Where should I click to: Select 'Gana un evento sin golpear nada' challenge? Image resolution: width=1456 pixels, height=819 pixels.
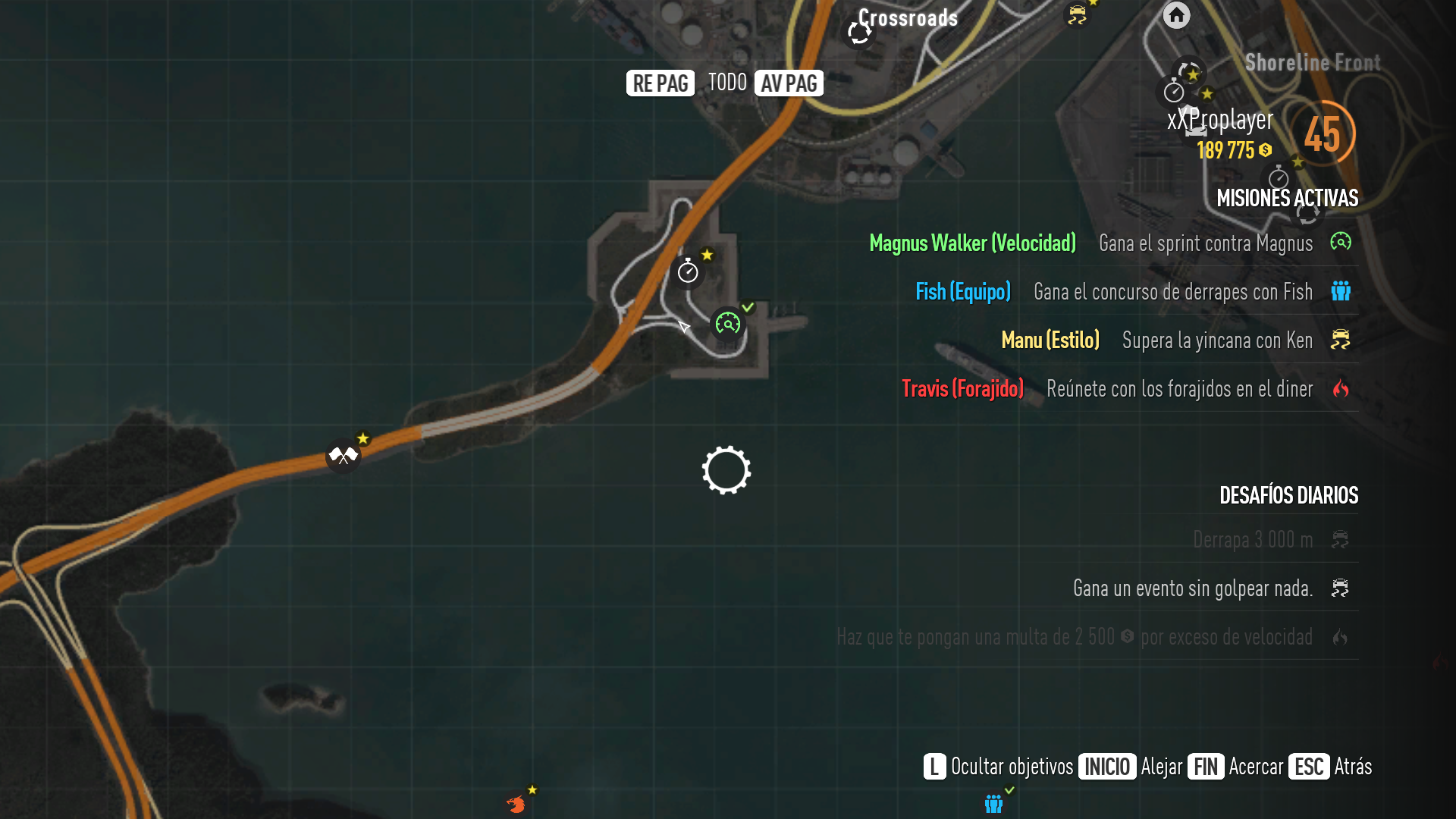(1192, 588)
